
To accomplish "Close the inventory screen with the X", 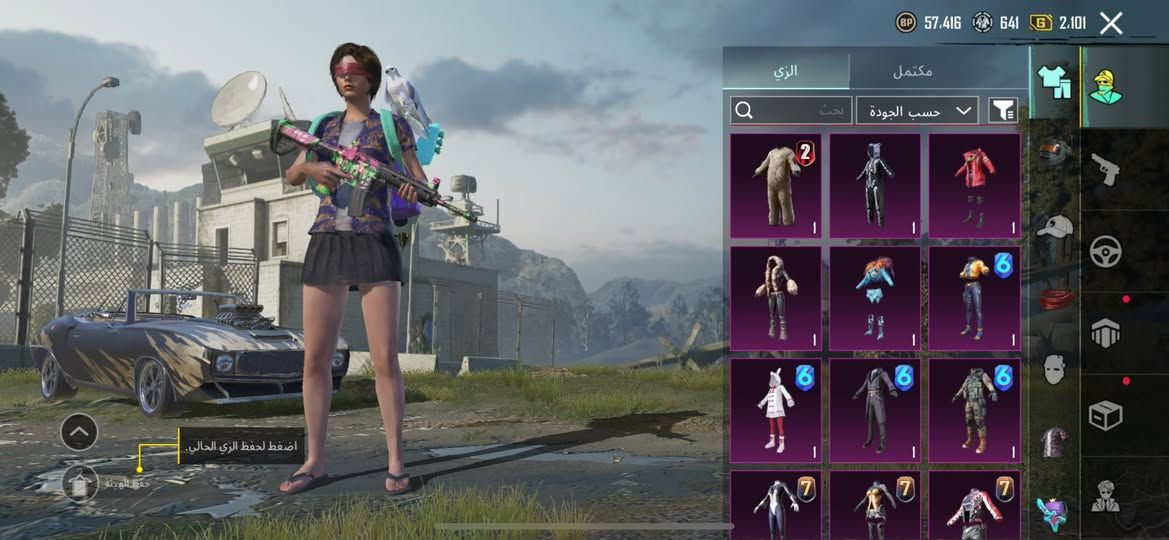I will coord(1111,23).
